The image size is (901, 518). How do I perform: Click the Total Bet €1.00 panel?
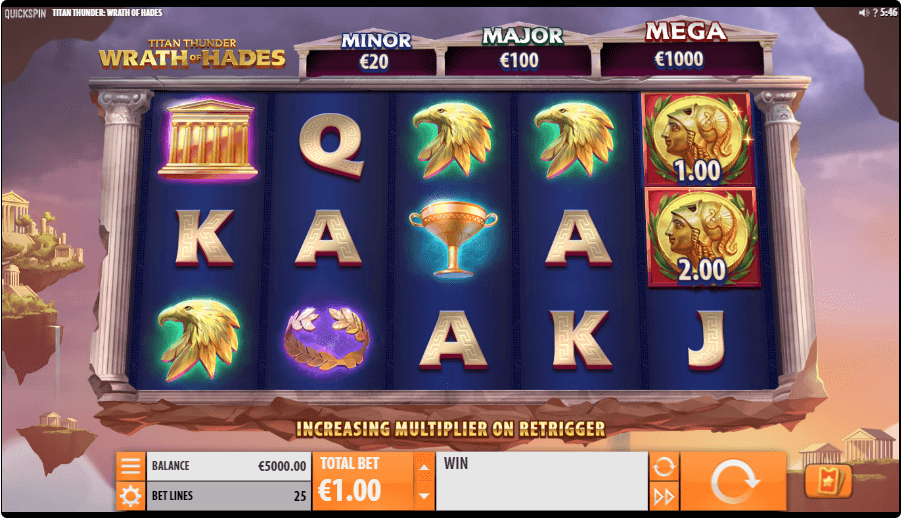point(362,481)
